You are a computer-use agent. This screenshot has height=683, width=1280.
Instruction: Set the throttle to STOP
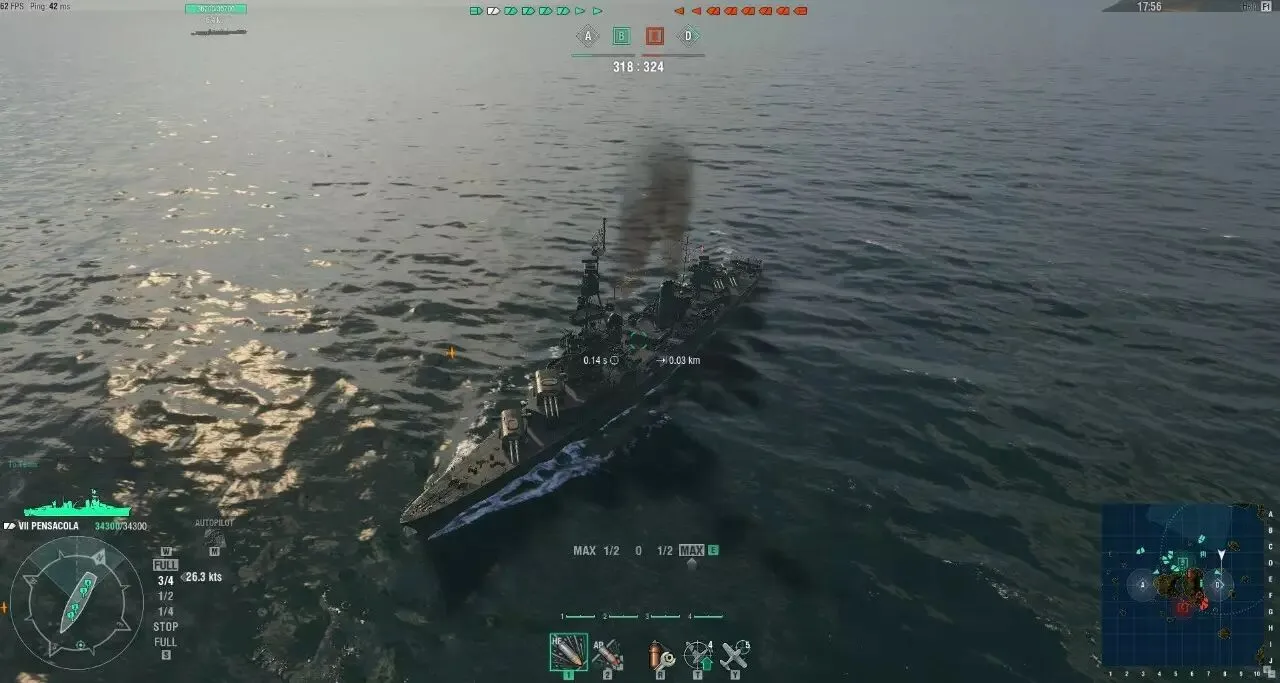[x=166, y=627]
